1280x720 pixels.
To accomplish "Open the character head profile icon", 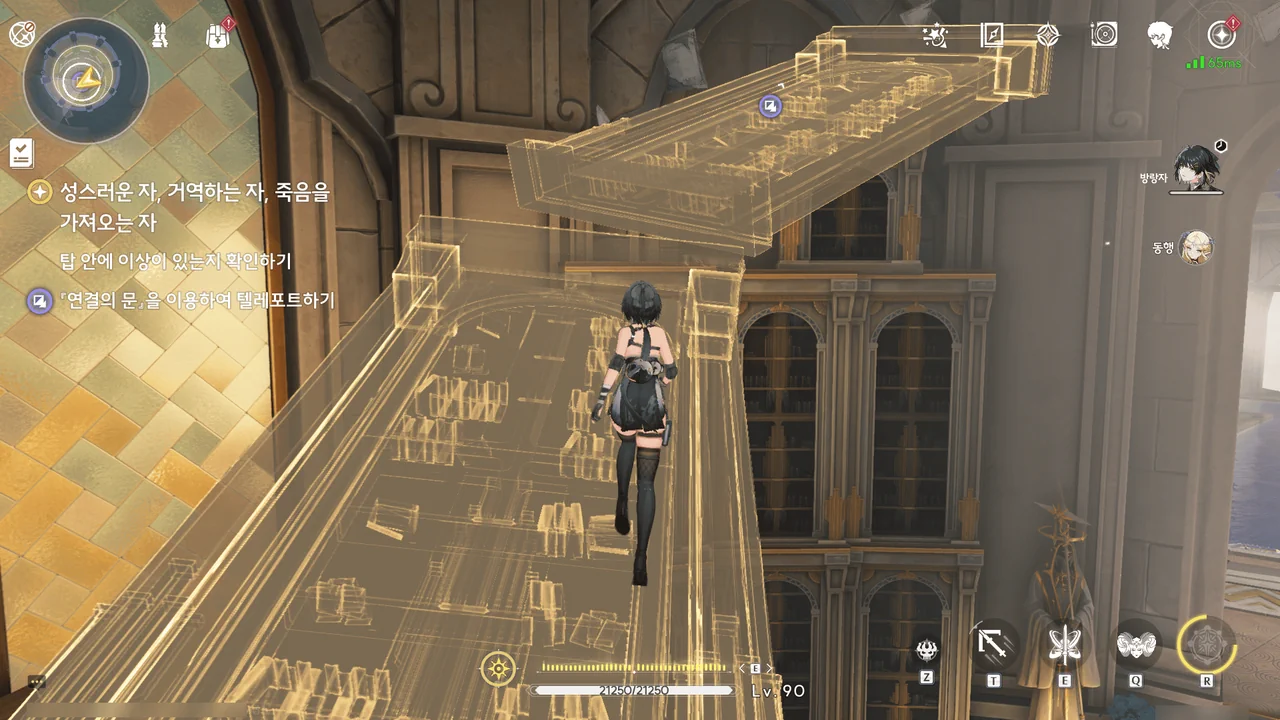I will point(1160,36).
